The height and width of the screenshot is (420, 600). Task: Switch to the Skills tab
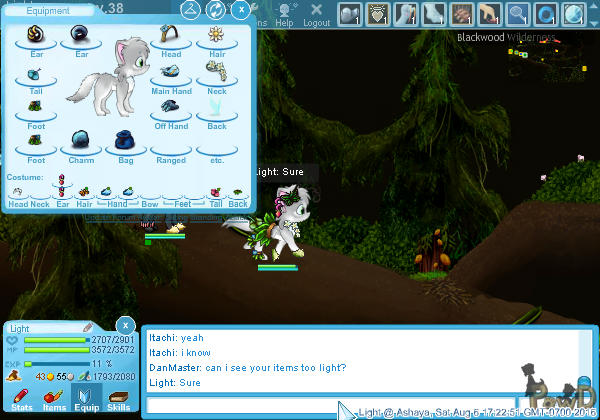point(118,398)
